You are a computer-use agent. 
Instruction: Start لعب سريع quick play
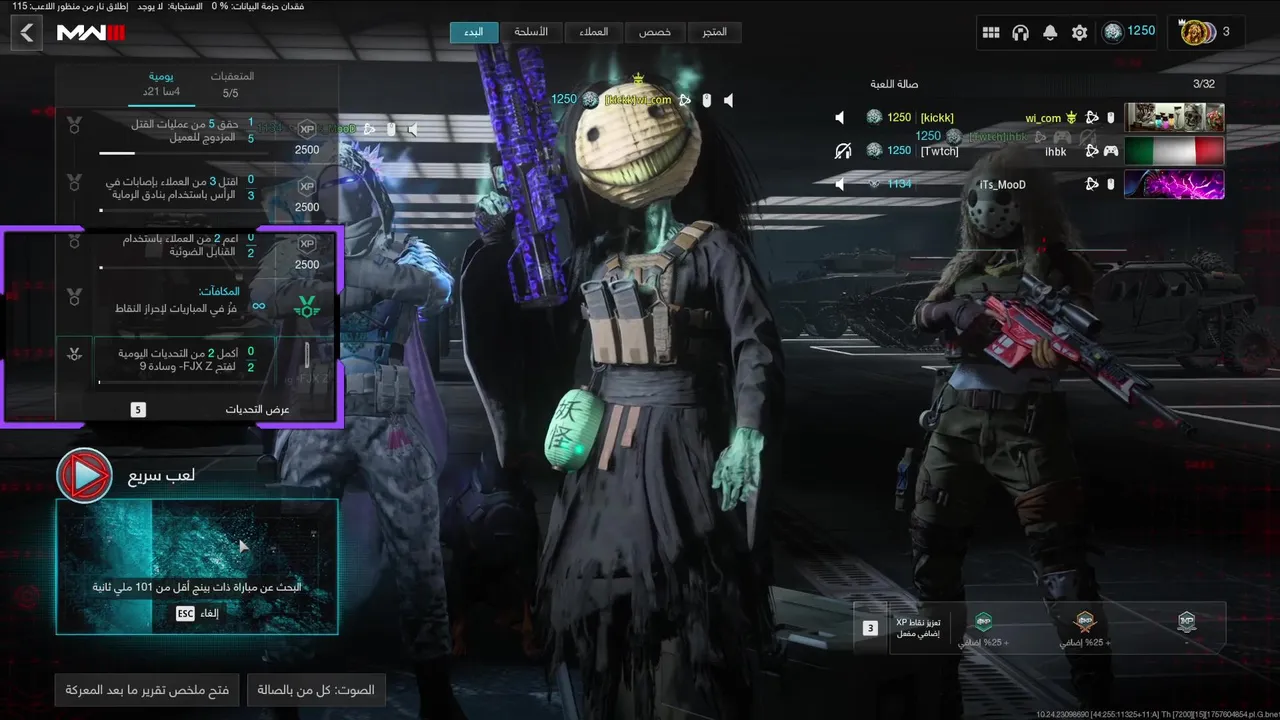click(x=85, y=475)
